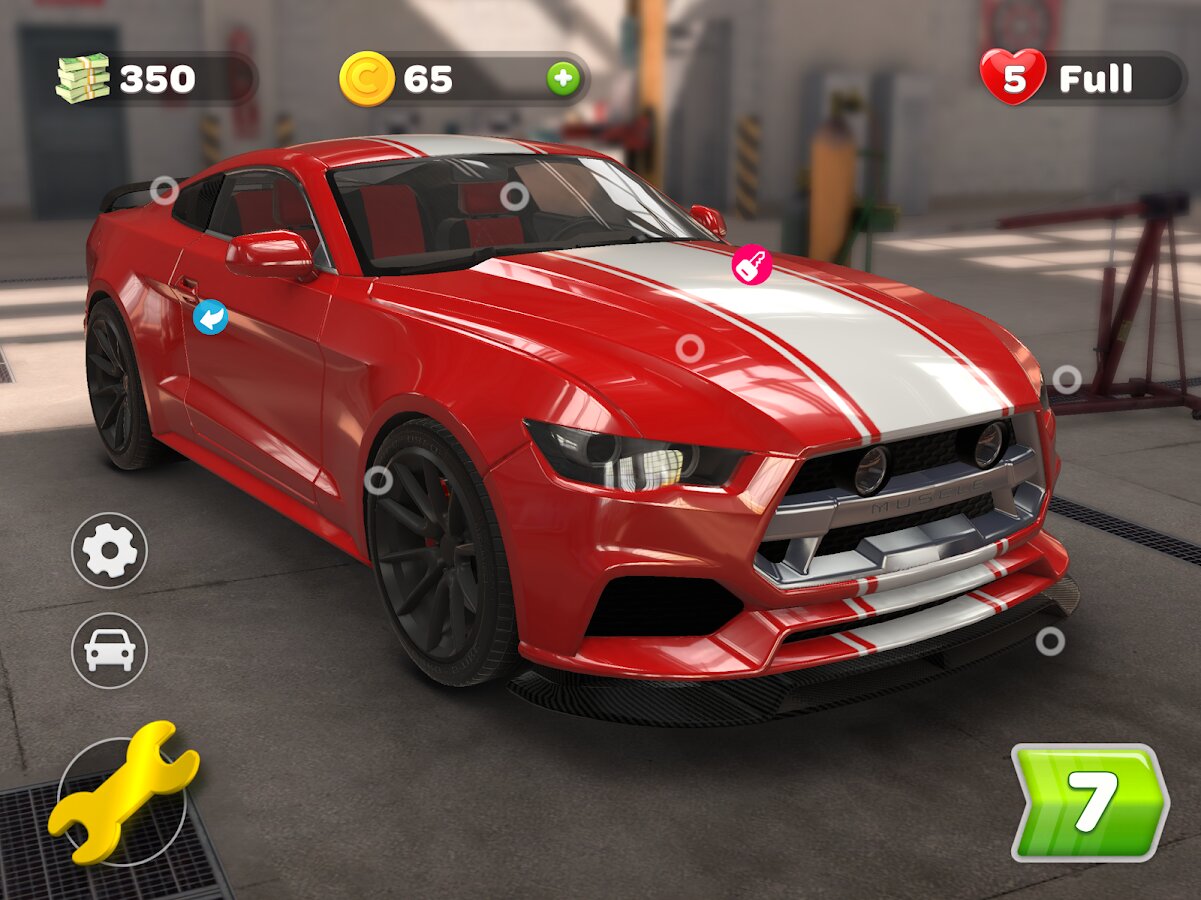Add more coins with green plus

click(563, 79)
